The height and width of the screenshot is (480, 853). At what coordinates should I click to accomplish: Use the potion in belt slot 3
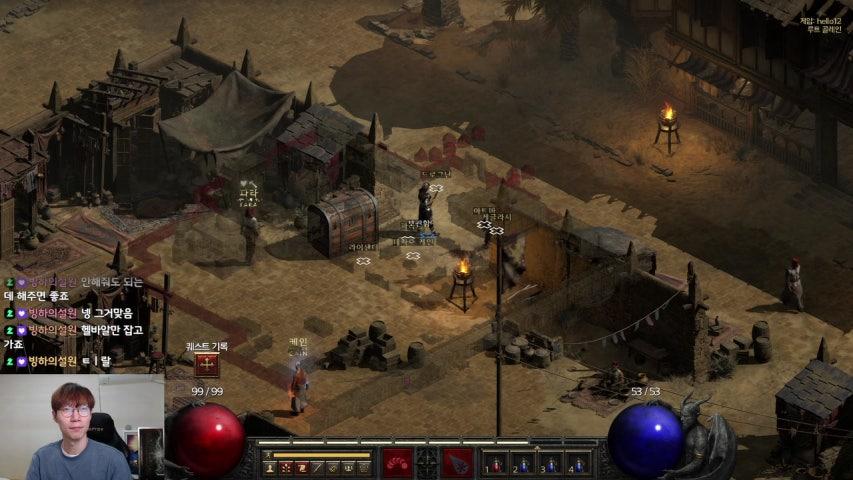point(550,464)
